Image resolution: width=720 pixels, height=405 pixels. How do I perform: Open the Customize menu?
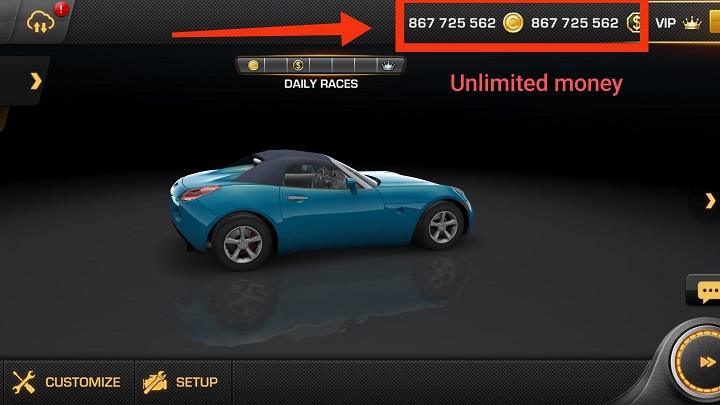[67, 382]
